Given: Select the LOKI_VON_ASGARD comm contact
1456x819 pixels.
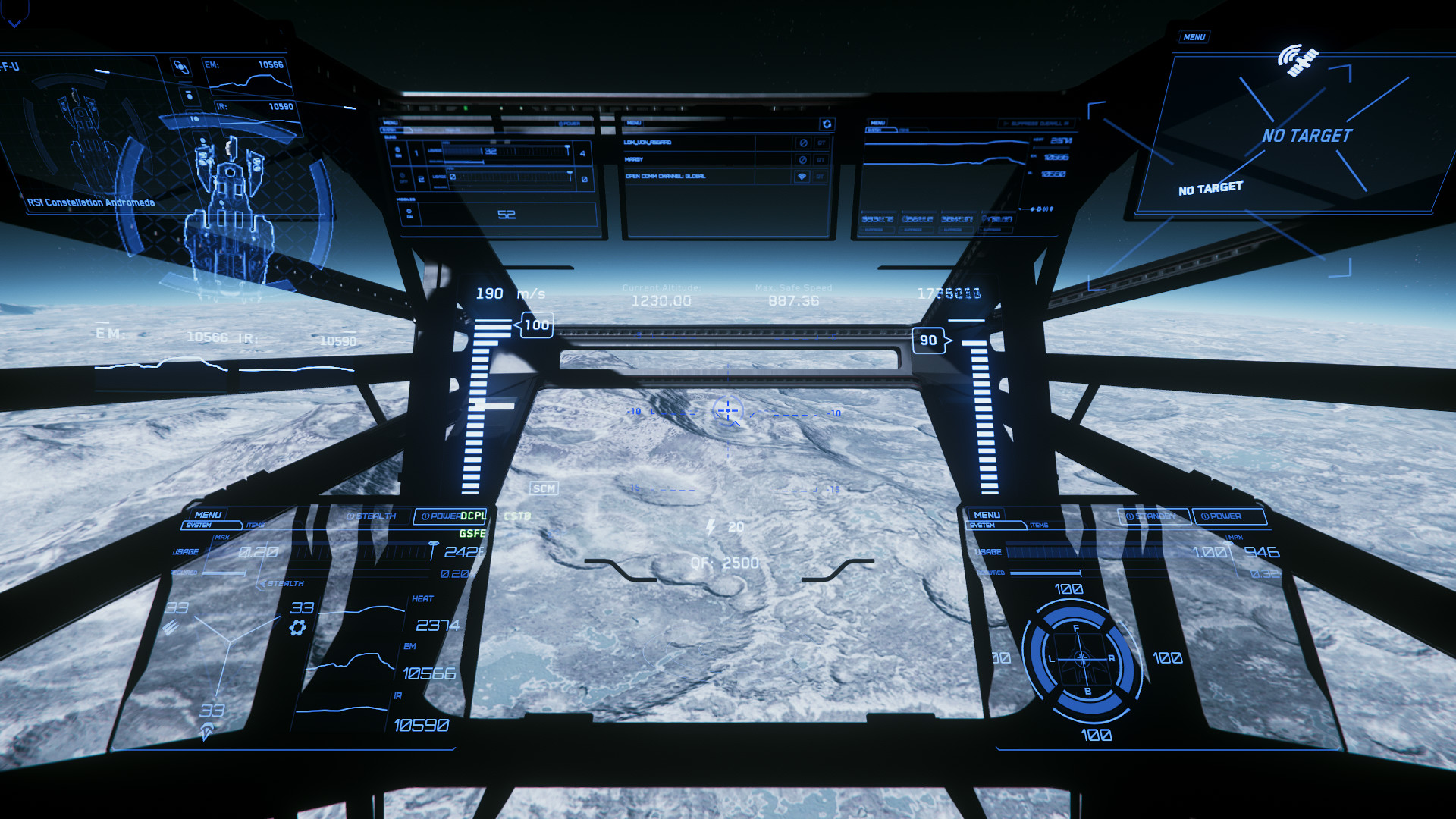Looking at the screenshot, I should 648,143.
